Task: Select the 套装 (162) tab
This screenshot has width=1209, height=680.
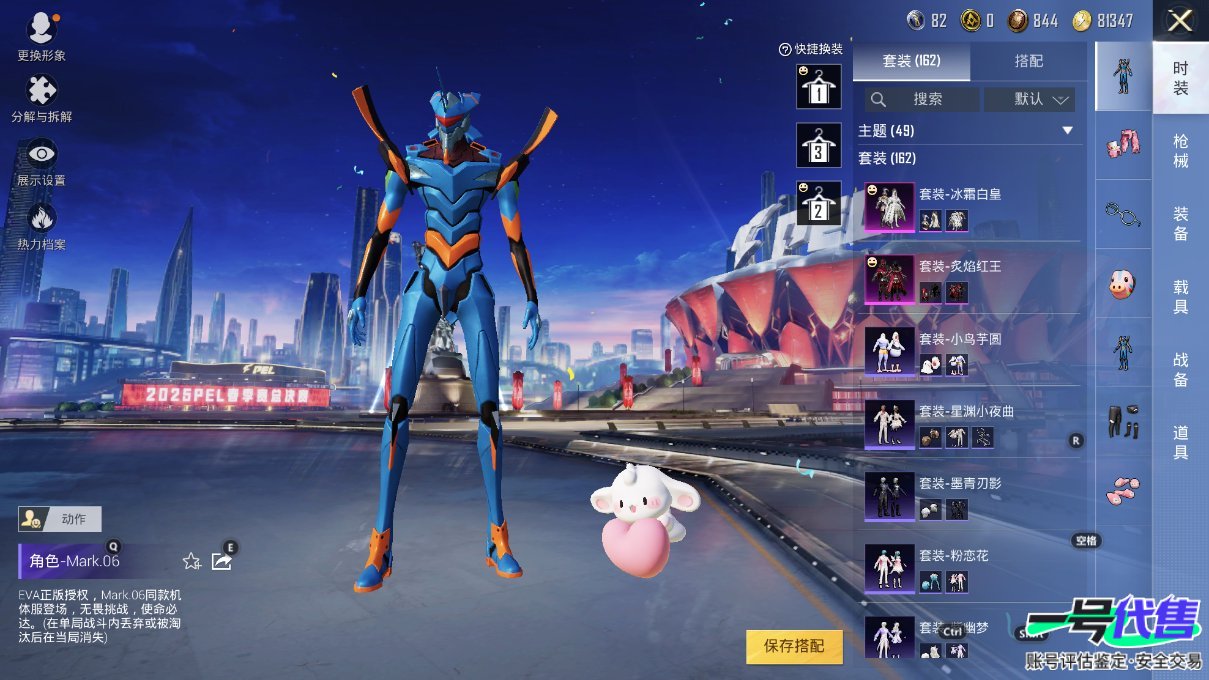Action: (x=911, y=61)
